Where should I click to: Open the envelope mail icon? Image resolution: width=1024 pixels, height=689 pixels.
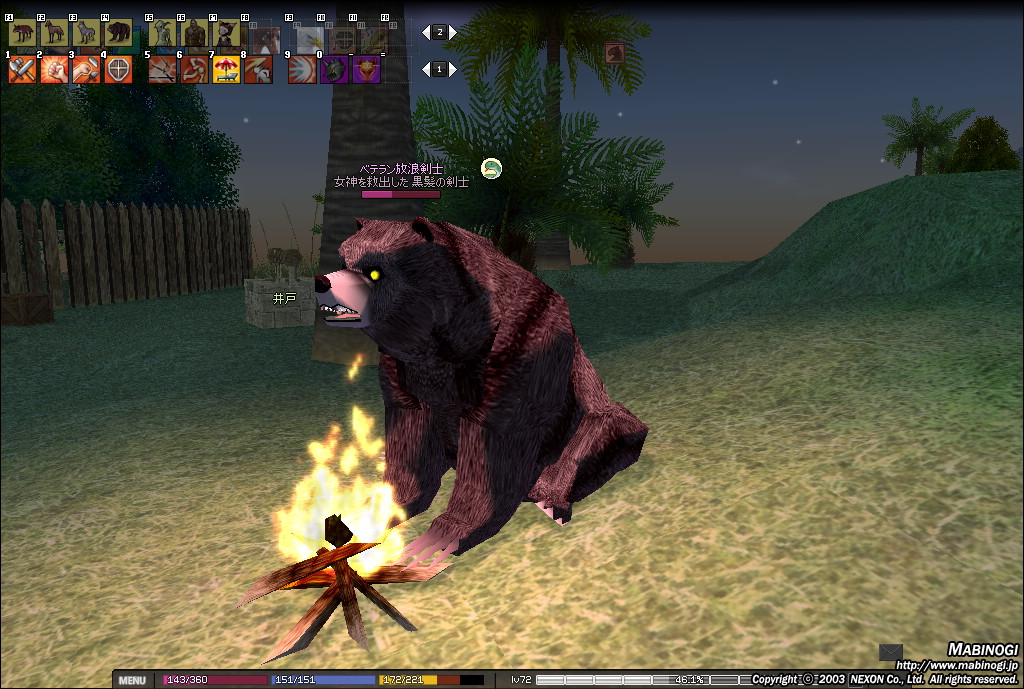pyautogui.click(x=890, y=652)
